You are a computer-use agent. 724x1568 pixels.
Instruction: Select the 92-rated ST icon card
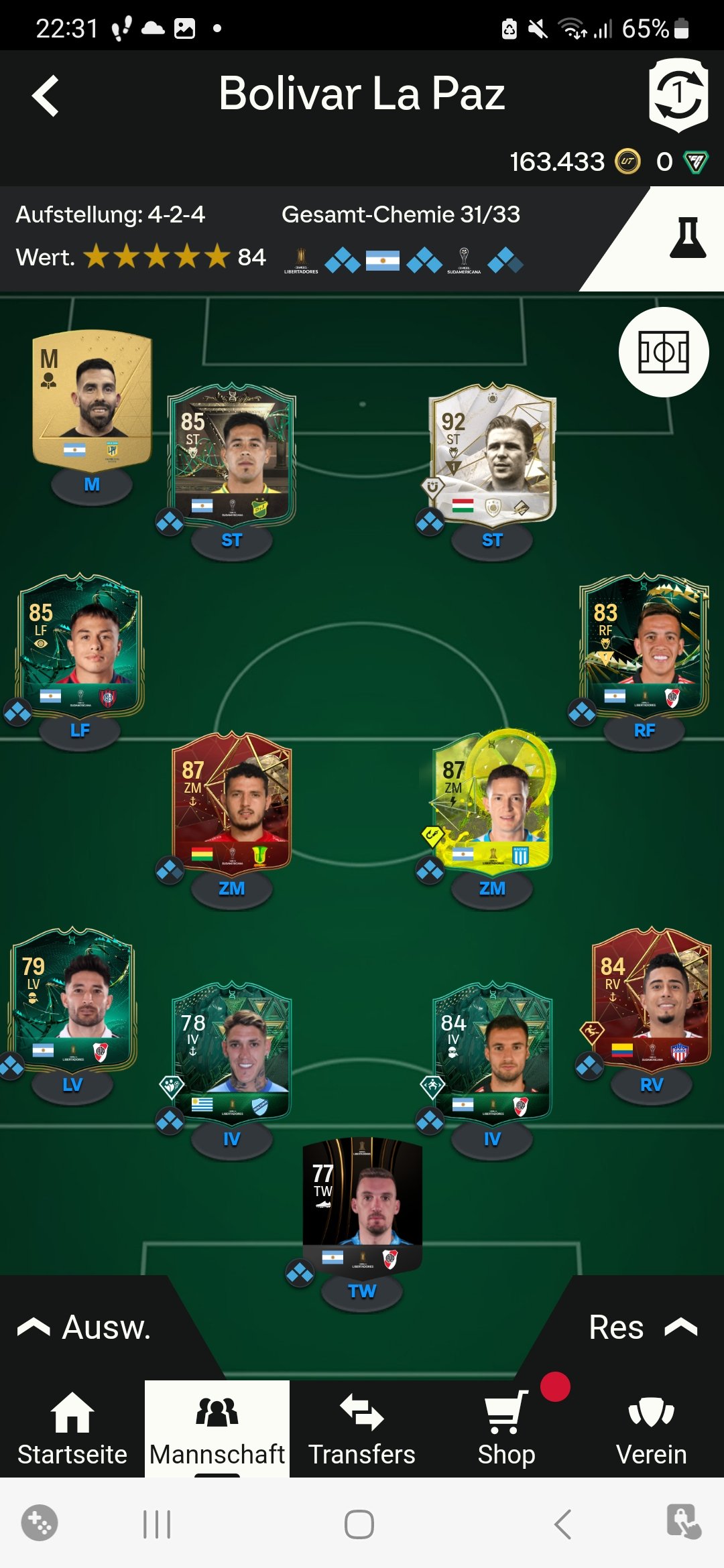tap(492, 454)
